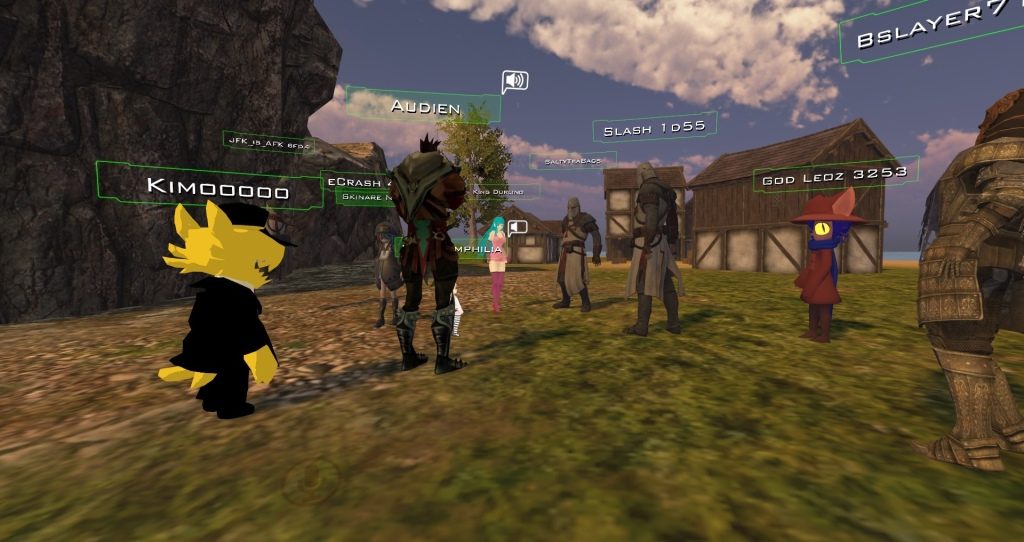Choose the God Ledz 3253 nameplate
This screenshot has width=1024, height=542.
834,174
